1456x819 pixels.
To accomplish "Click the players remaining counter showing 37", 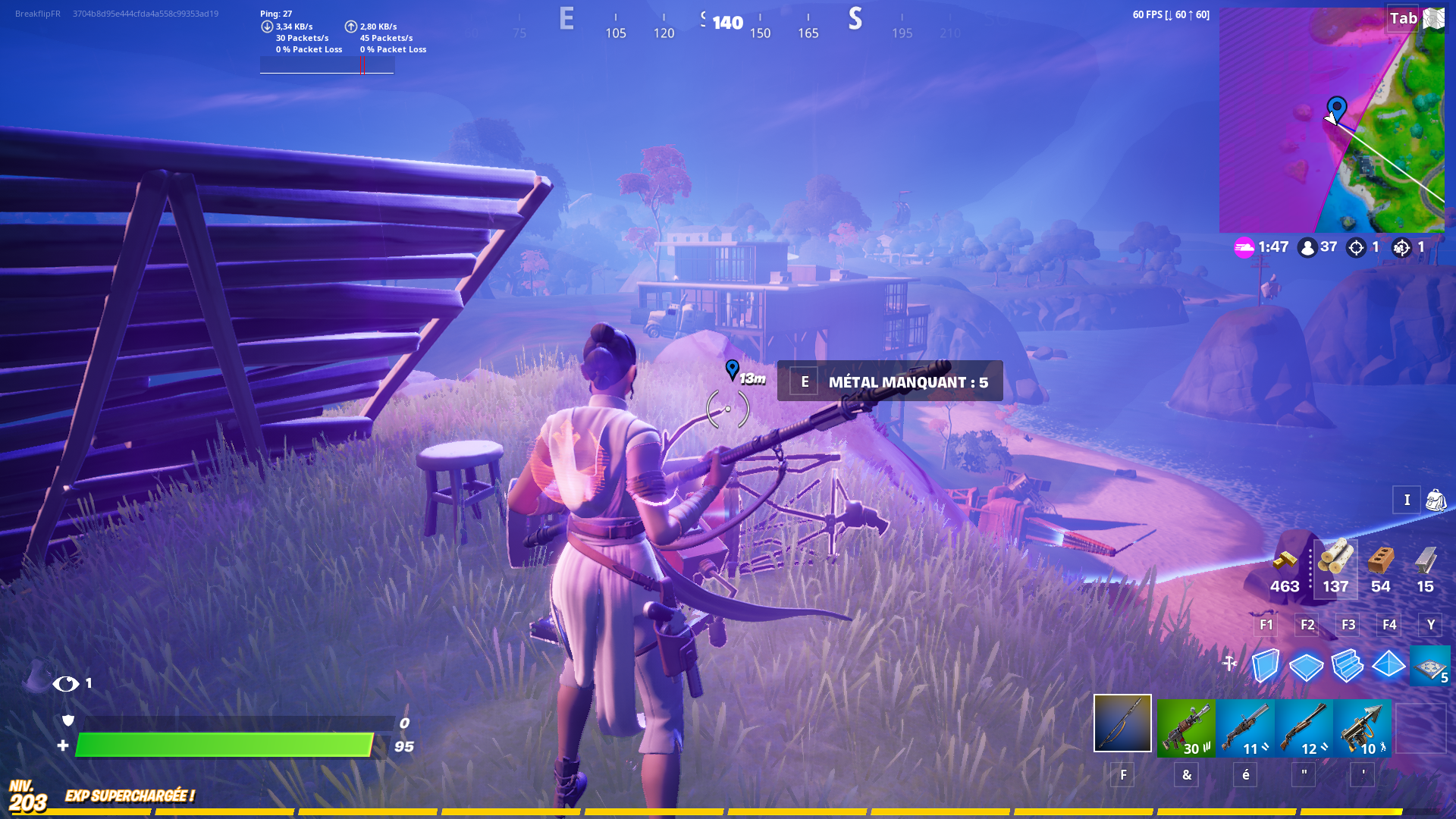I will (1317, 246).
